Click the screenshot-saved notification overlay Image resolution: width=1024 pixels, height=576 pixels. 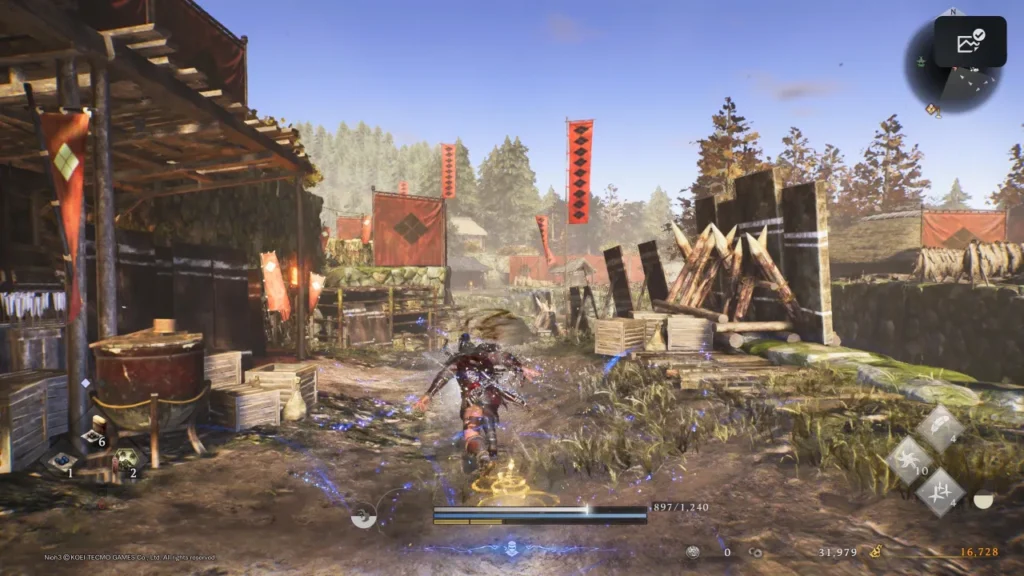[x=970, y=42]
